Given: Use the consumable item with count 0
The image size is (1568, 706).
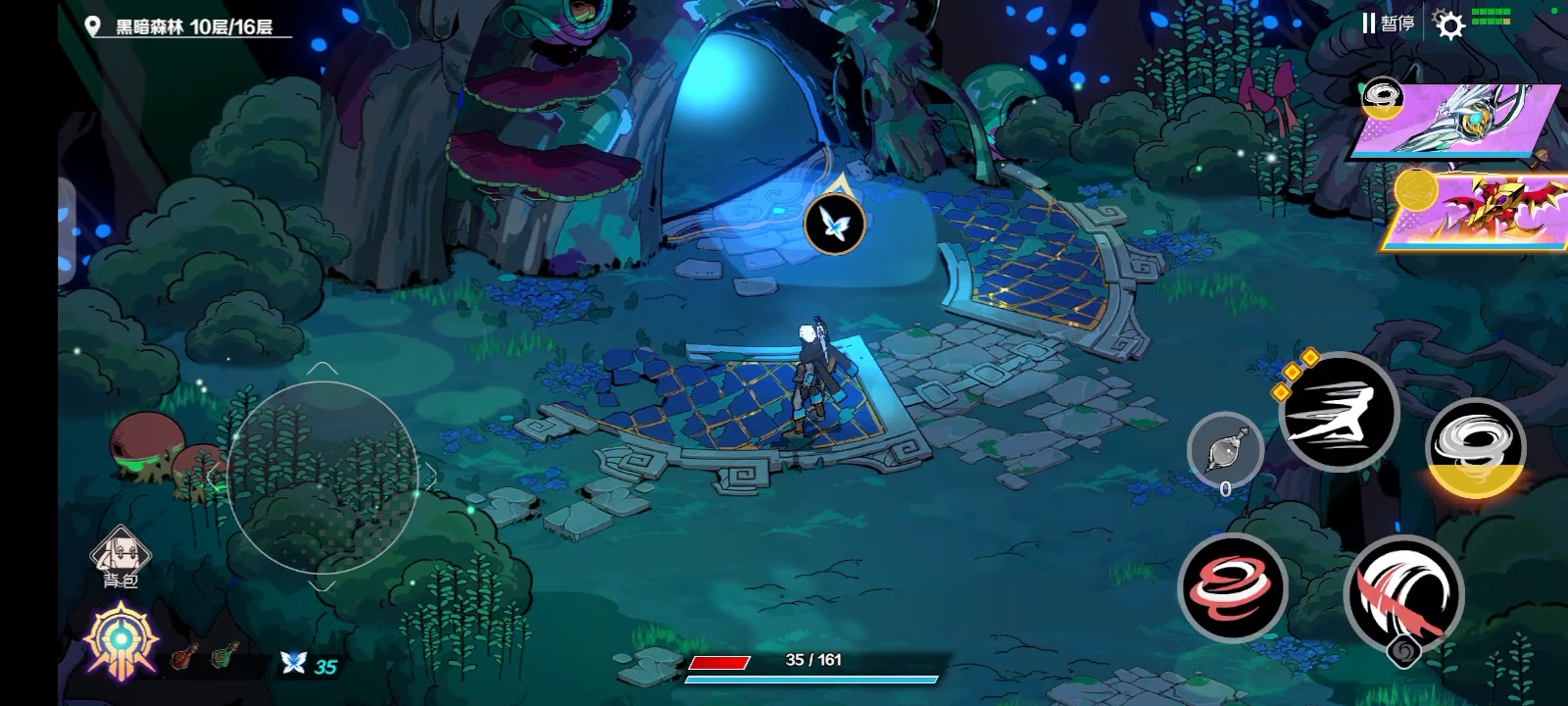Looking at the screenshot, I should [1225, 452].
